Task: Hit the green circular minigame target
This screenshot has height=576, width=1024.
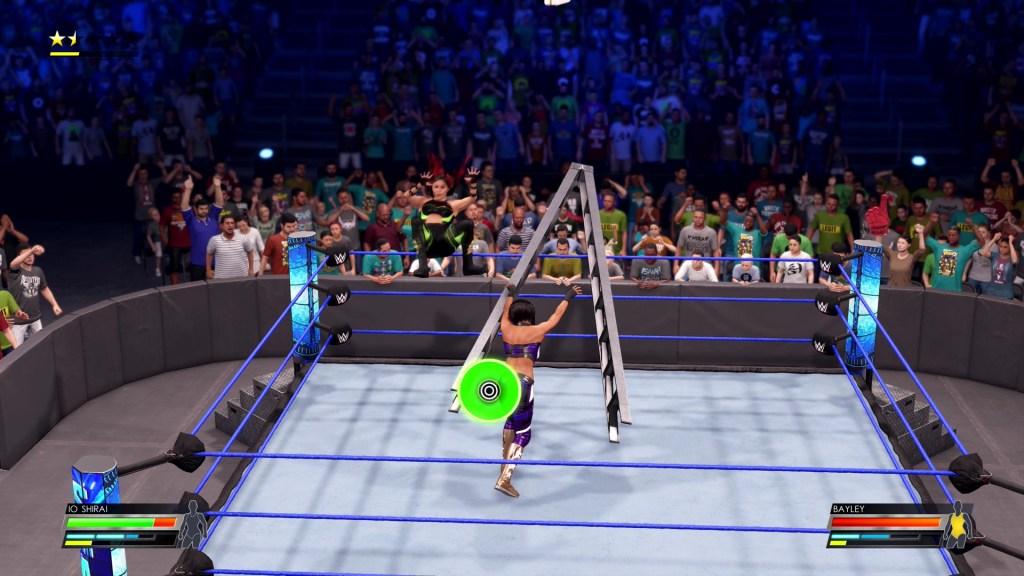Action: click(488, 383)
